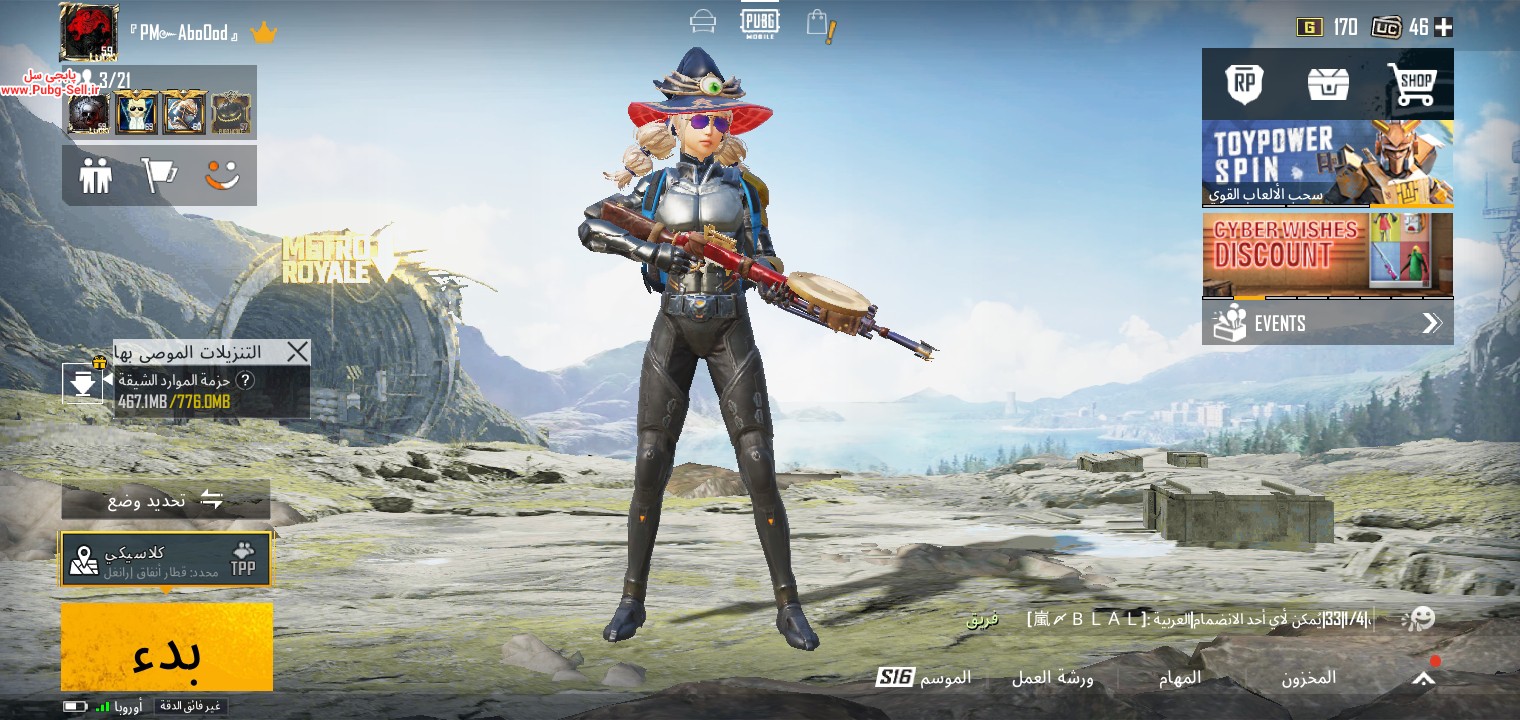Open the Inventory tab
Viewport: 1520px width, 720px height.
pos(1308,678)
